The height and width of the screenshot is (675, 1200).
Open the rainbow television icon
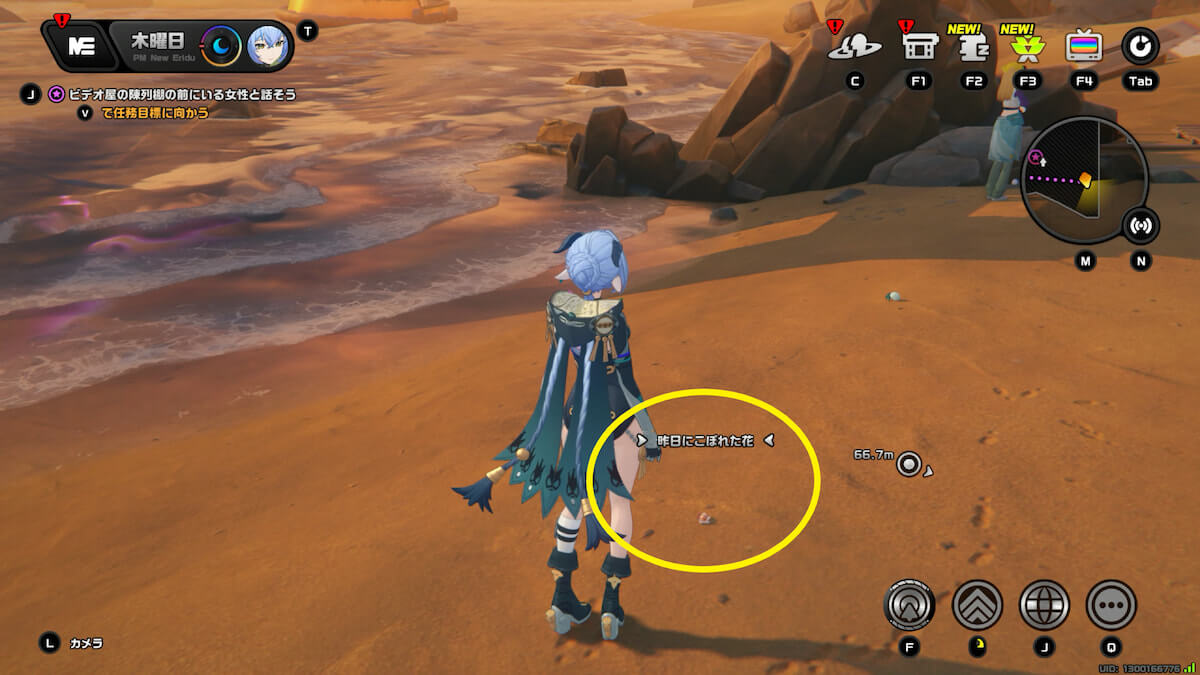click(x=1084, y=46)
